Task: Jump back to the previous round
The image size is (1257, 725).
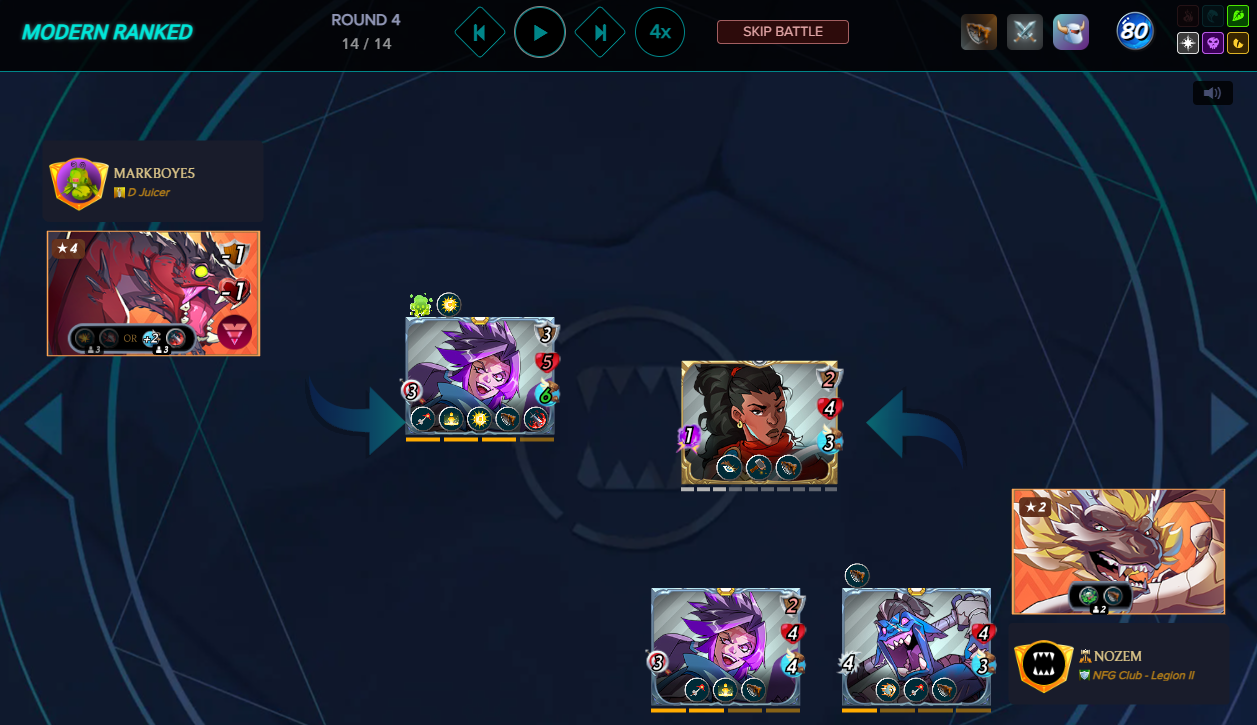Action: (479, 32)
